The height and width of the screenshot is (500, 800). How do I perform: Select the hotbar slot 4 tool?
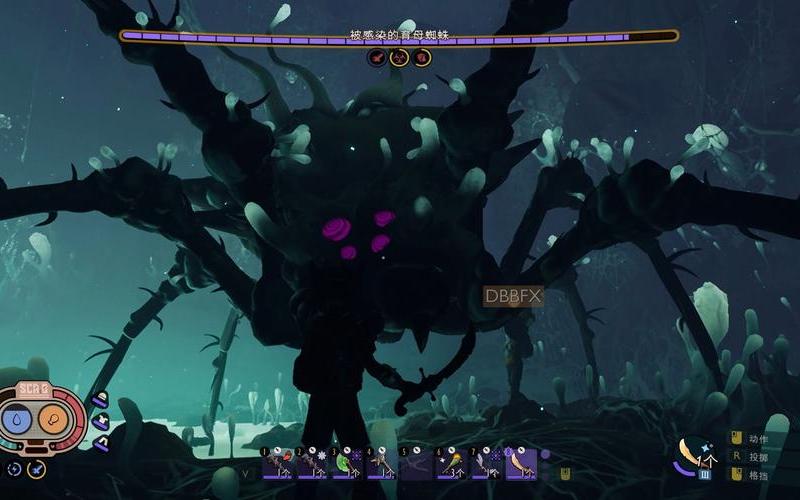(x=381, y=463)
